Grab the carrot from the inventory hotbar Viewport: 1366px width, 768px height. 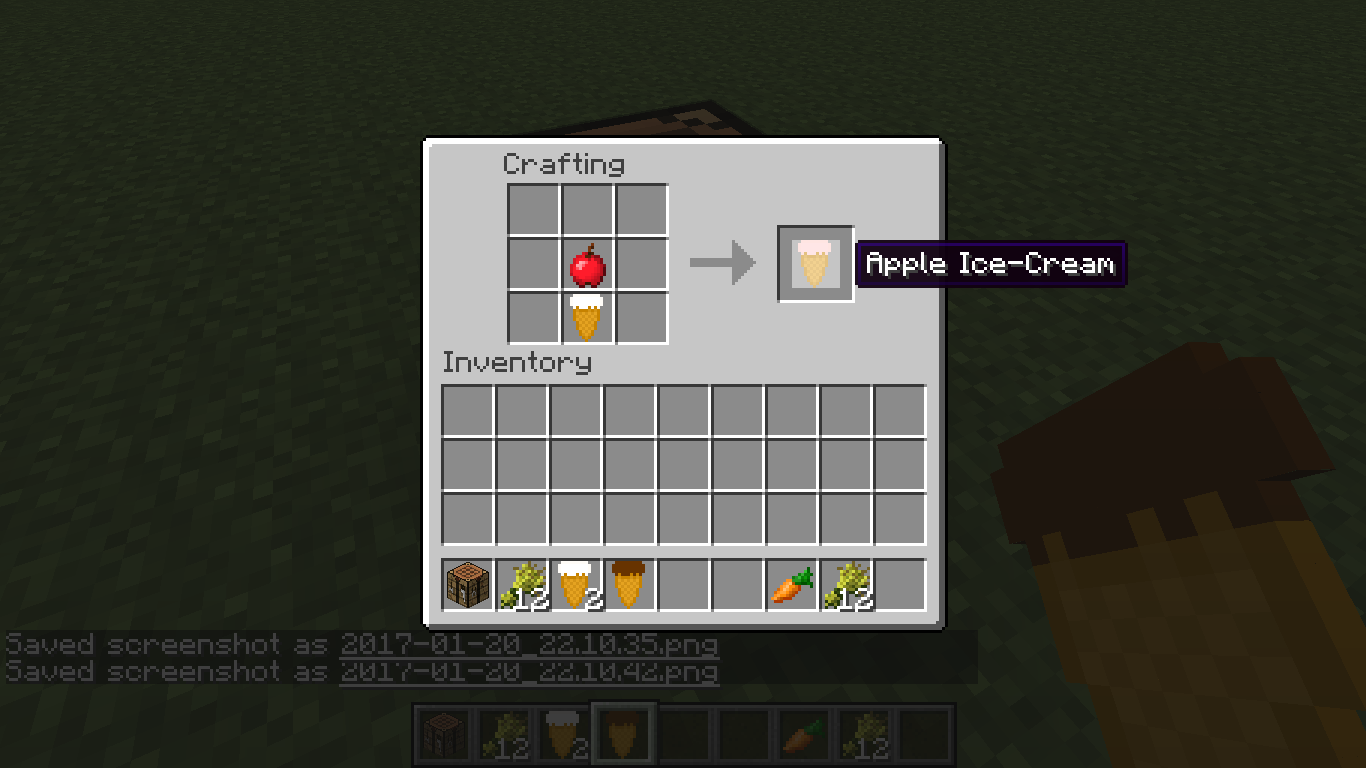pyautogui.click(x=789, y=583)
